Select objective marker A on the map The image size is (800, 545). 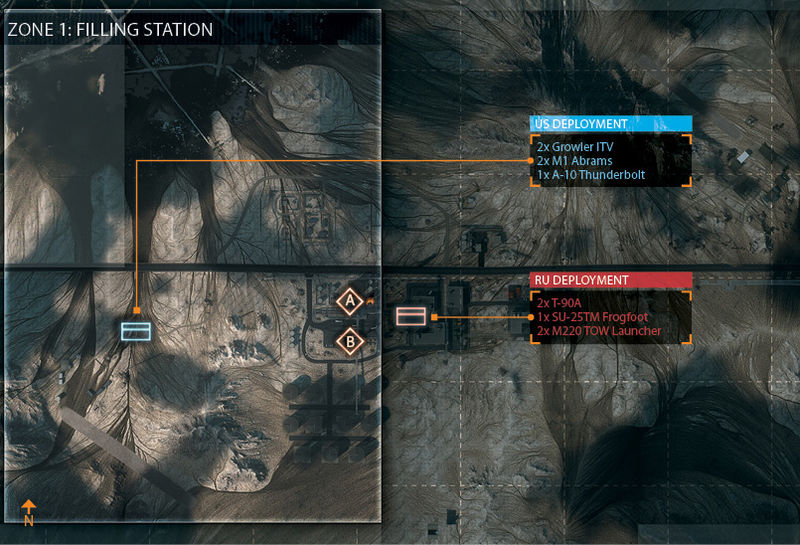click(349, 300)
